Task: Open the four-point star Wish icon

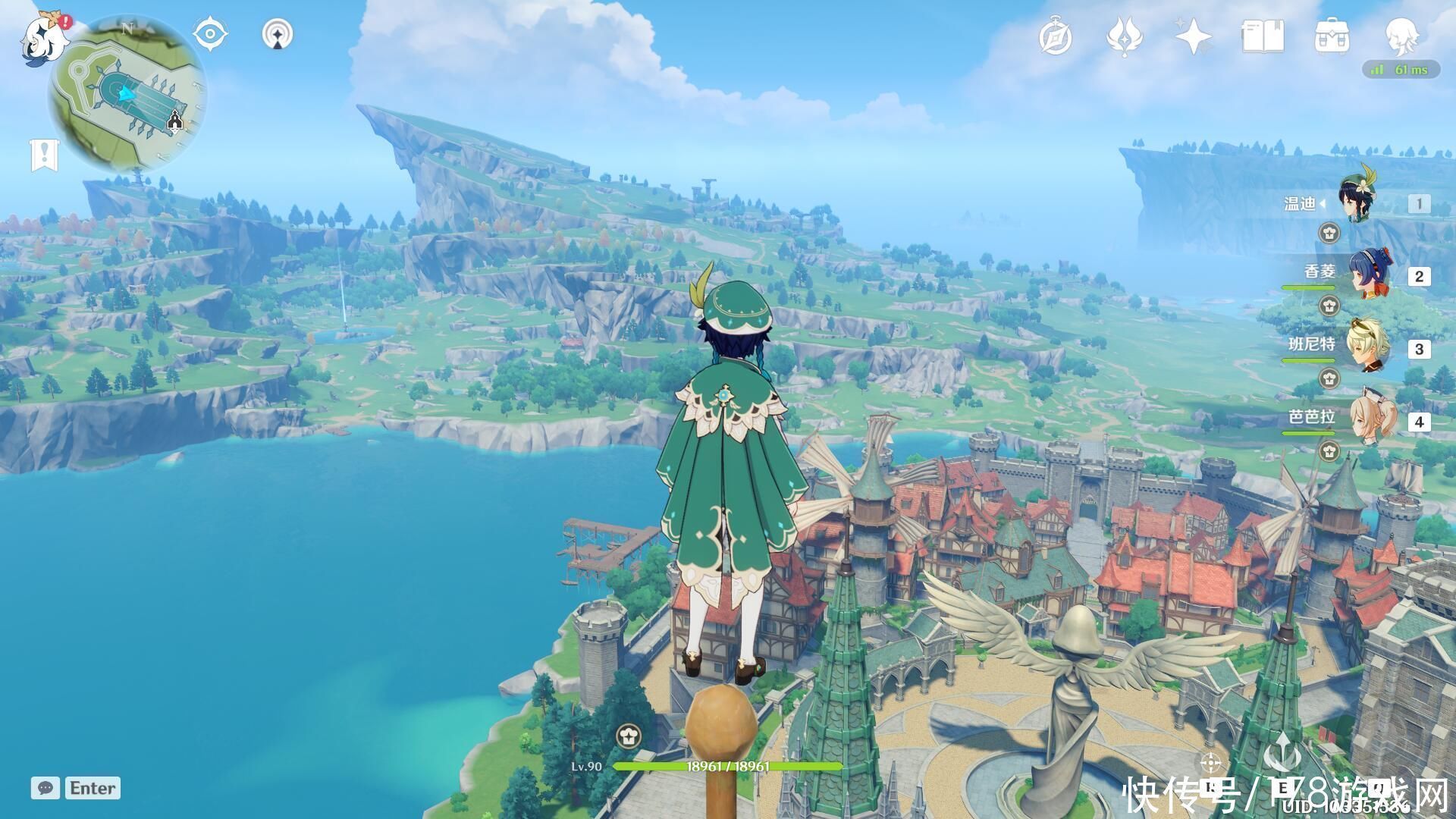Action: 1193,36
